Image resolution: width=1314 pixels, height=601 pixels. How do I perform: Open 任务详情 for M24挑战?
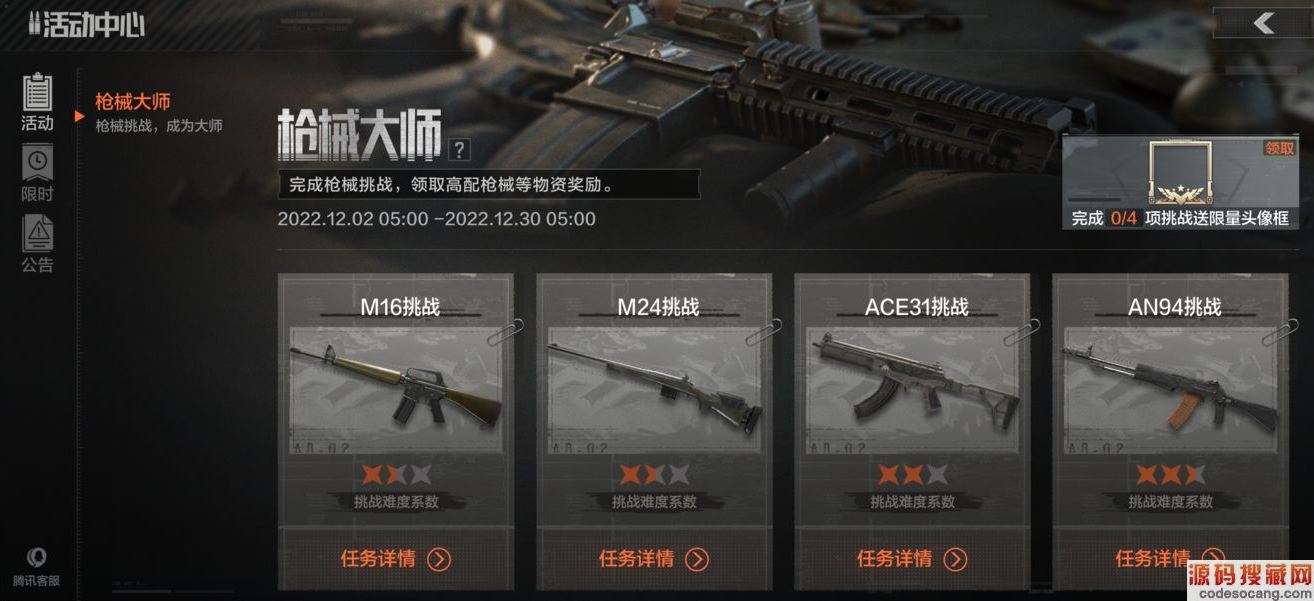pos(654,558)
